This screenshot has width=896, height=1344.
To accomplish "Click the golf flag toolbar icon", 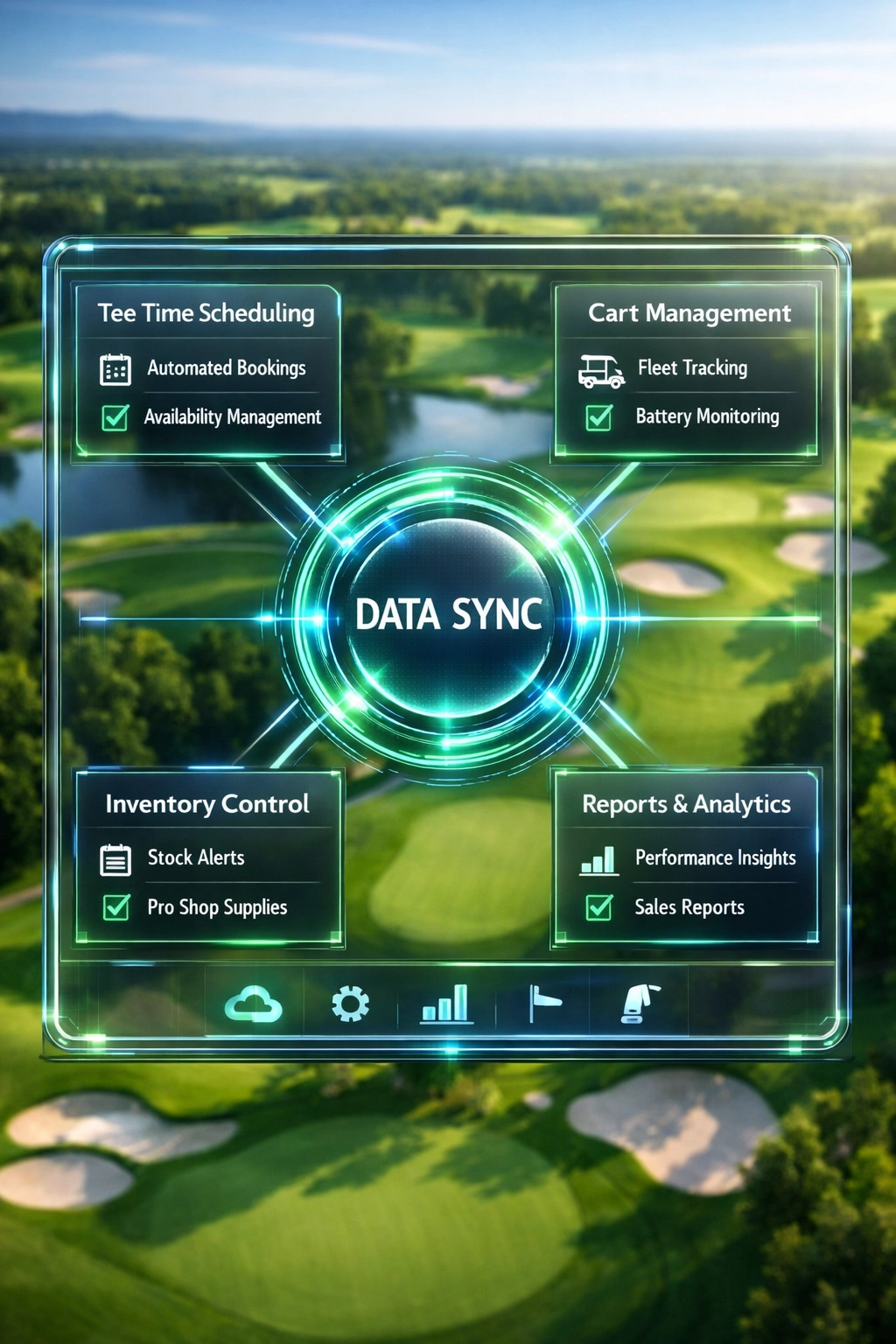I will tap(544, 1004).
